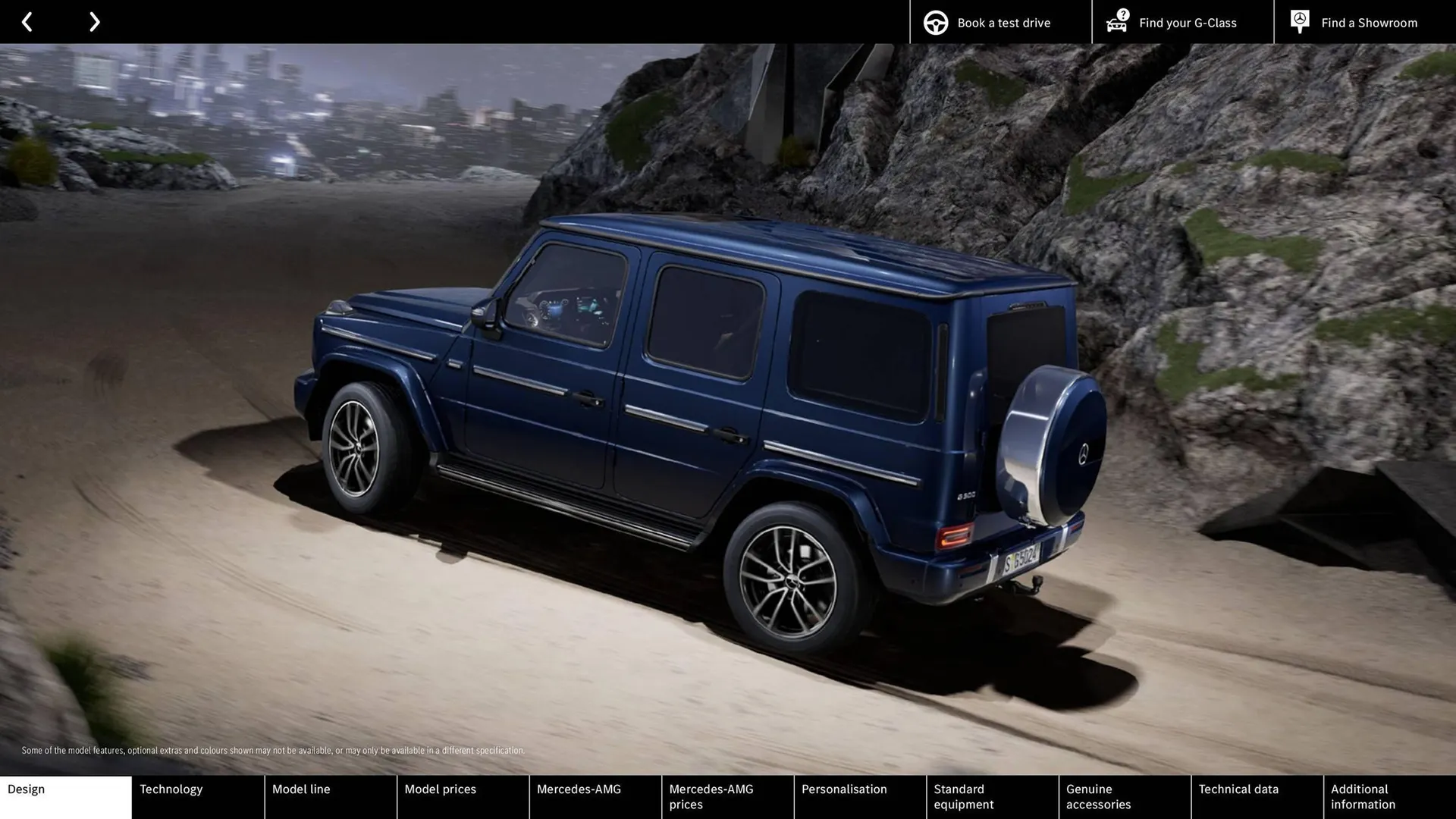Click the car with question mark icon
This screenshot has width=1456, height=819.
pos(1116,22)
